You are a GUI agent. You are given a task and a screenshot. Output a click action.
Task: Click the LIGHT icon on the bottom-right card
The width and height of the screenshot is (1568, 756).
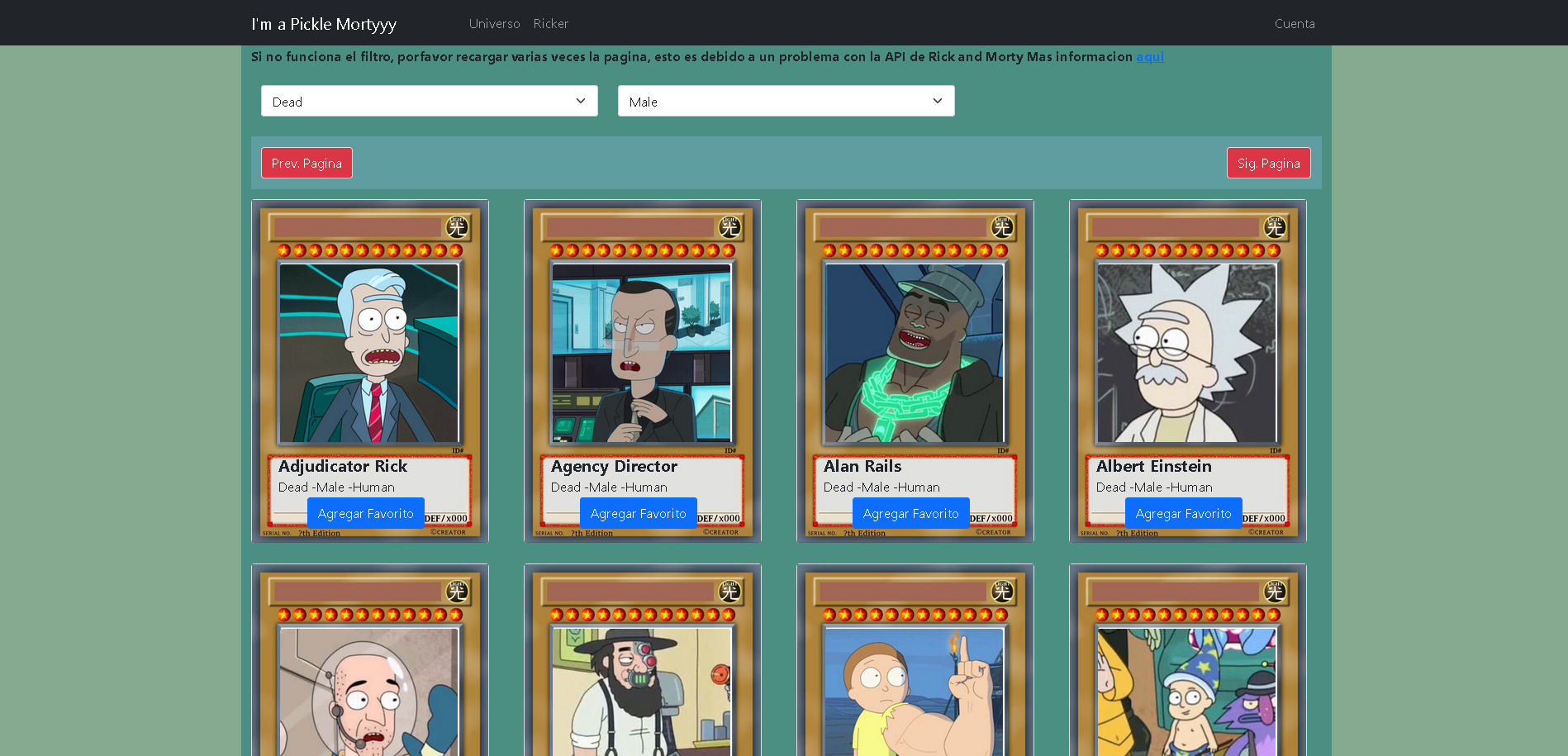(x=1274, y=592)
